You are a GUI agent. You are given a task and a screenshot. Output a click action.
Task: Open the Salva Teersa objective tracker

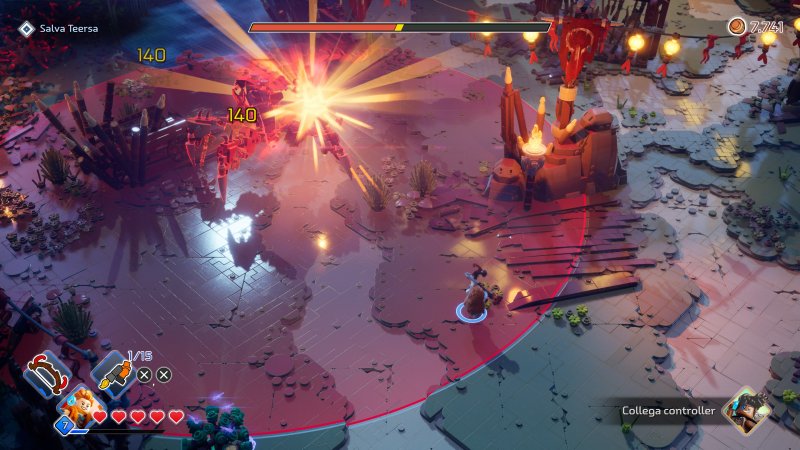tap(58, 29)
